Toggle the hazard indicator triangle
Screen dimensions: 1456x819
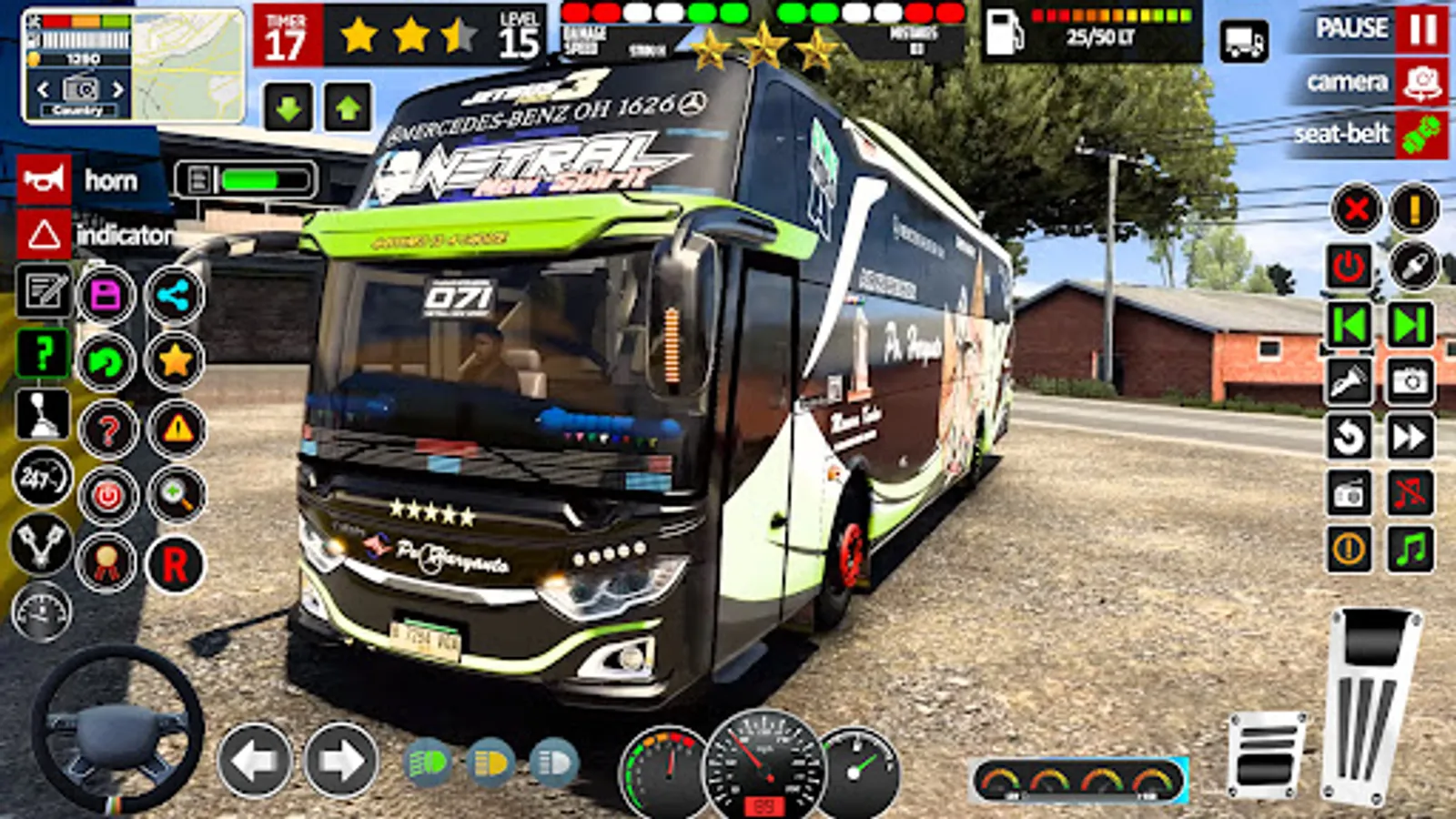[44, 235]
